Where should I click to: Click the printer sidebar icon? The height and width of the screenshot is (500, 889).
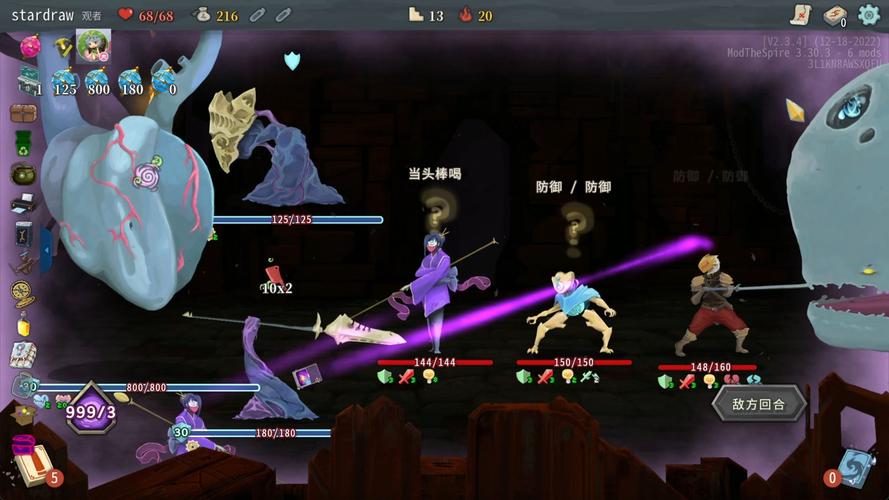point(23,205)
